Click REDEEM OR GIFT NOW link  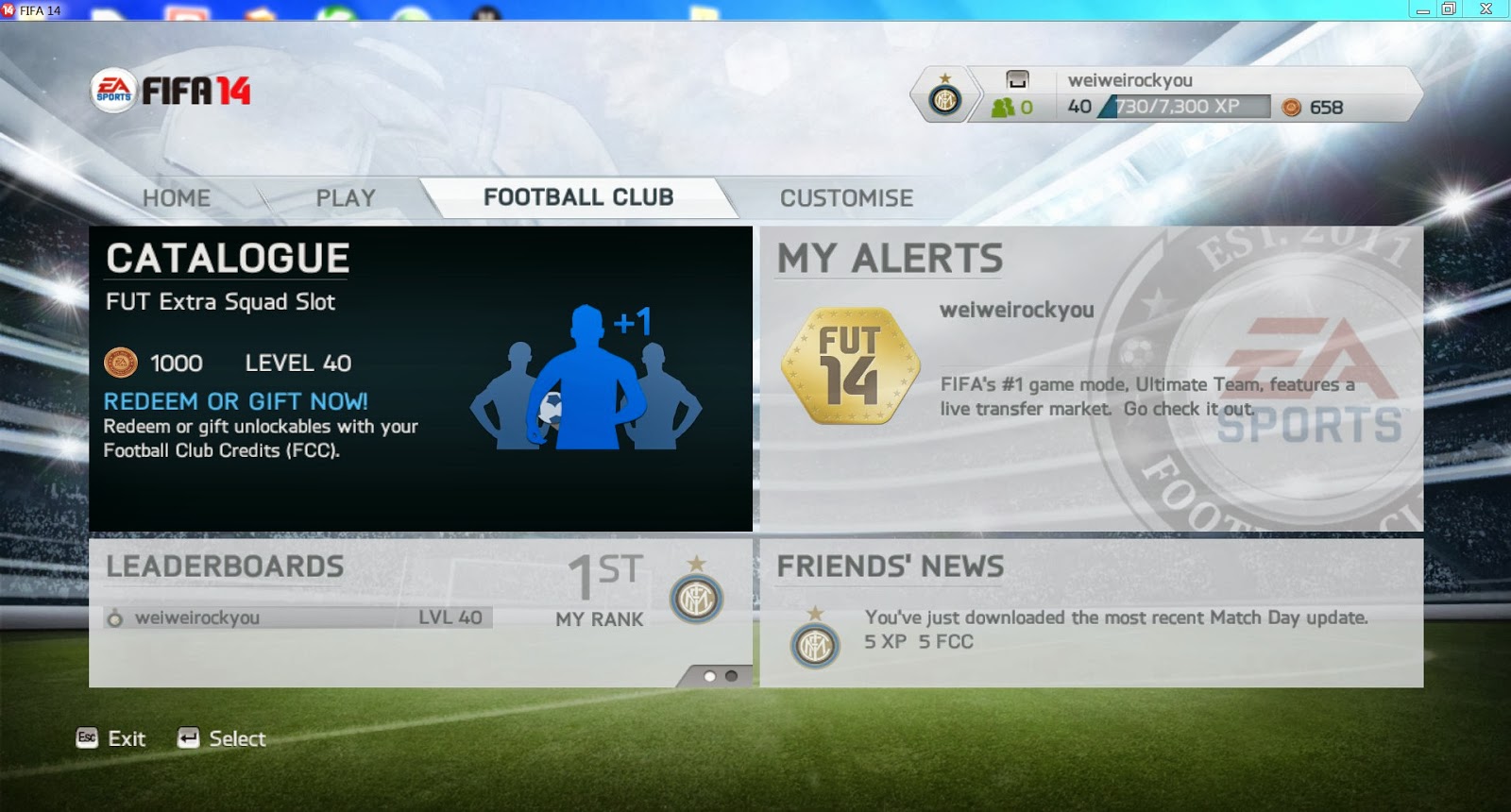click(235, 401)
